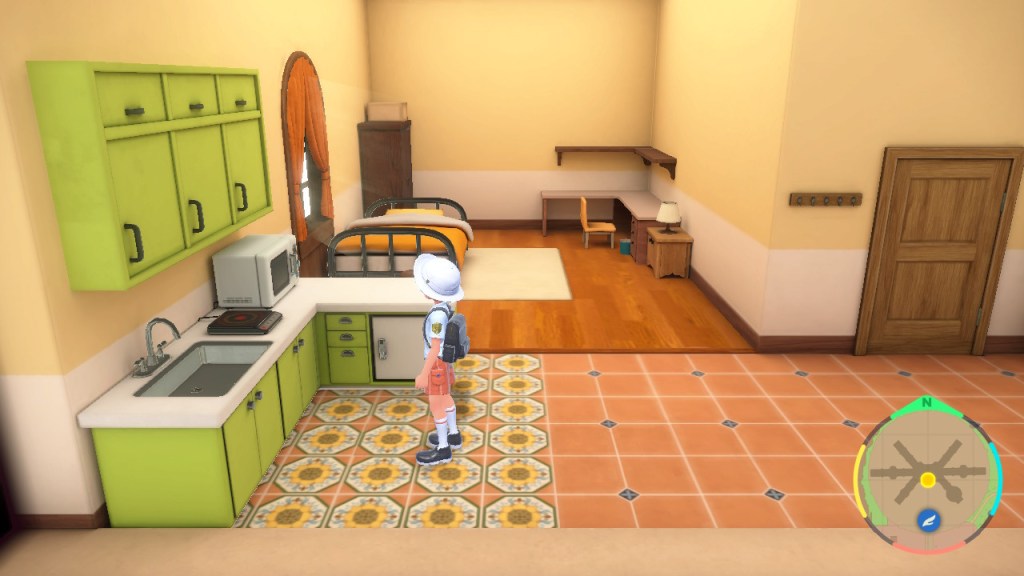Click the green north indicator on the minimap
The width and height of the screenshot is (1024, 576).
(x=927, y=402)
